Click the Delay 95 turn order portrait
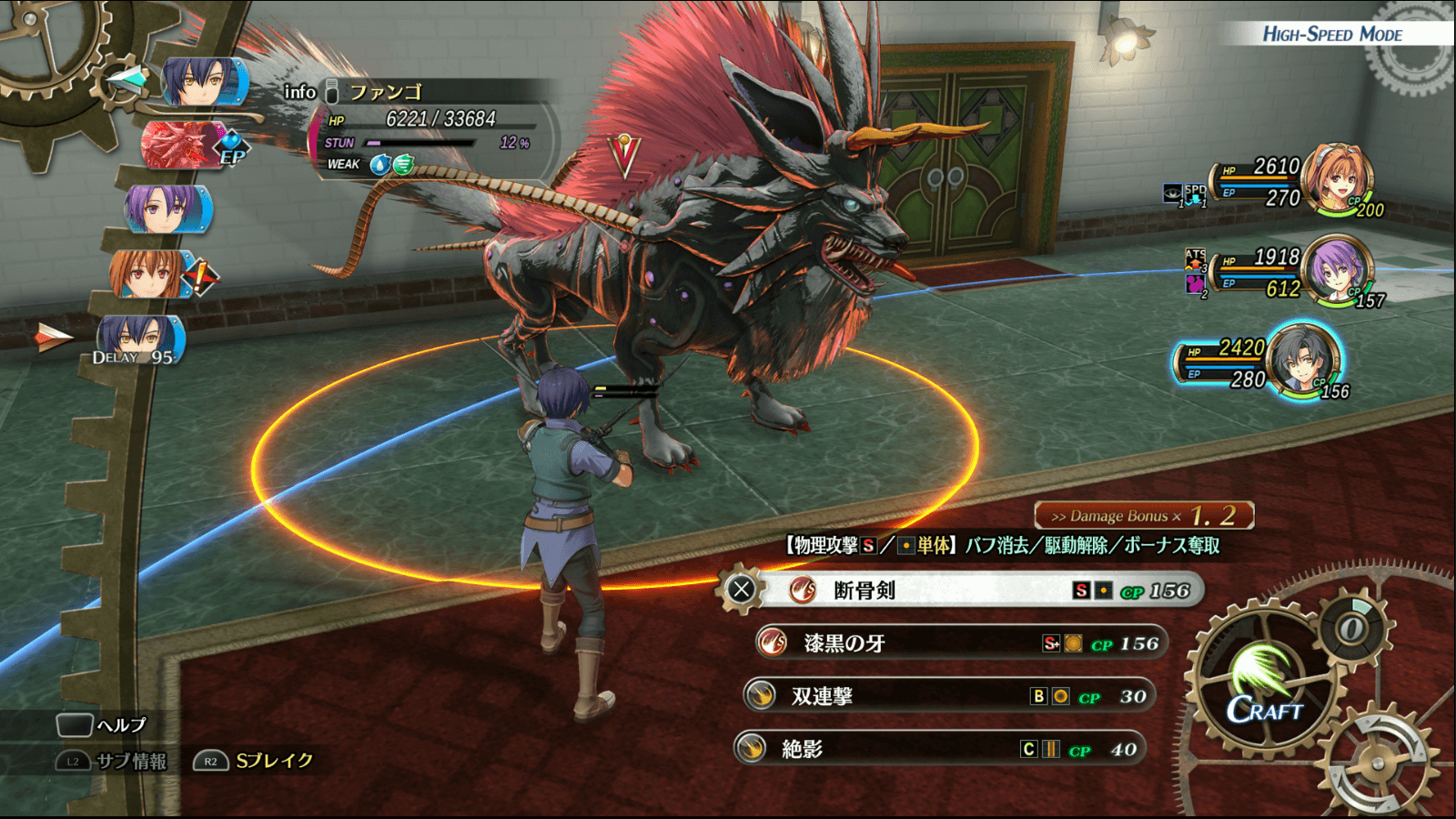This screenshot has height=819, width=1456. [x=139, y=340]
